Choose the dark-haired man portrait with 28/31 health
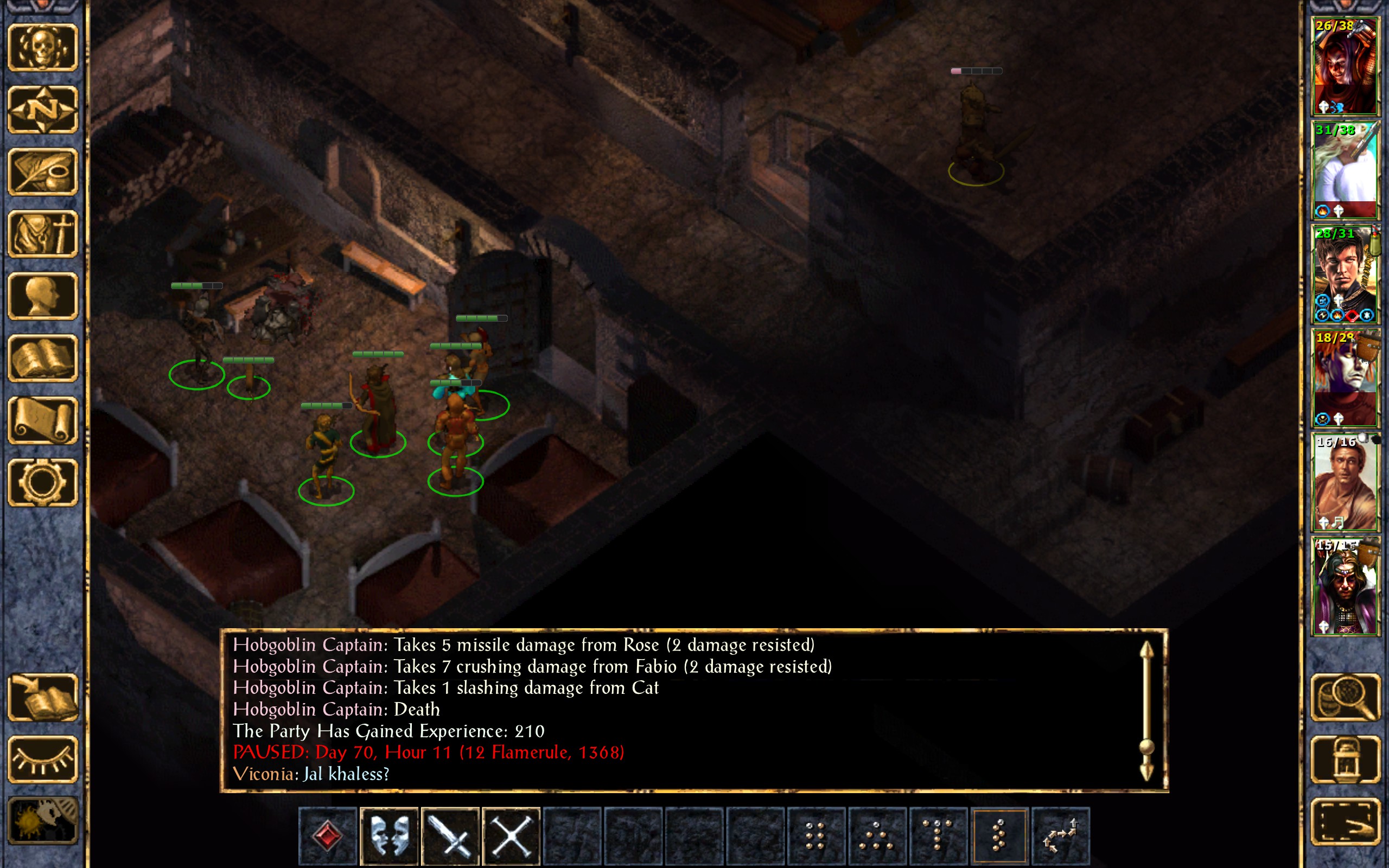Screen dimensions: 1389x868 [x=1345, y=274]
